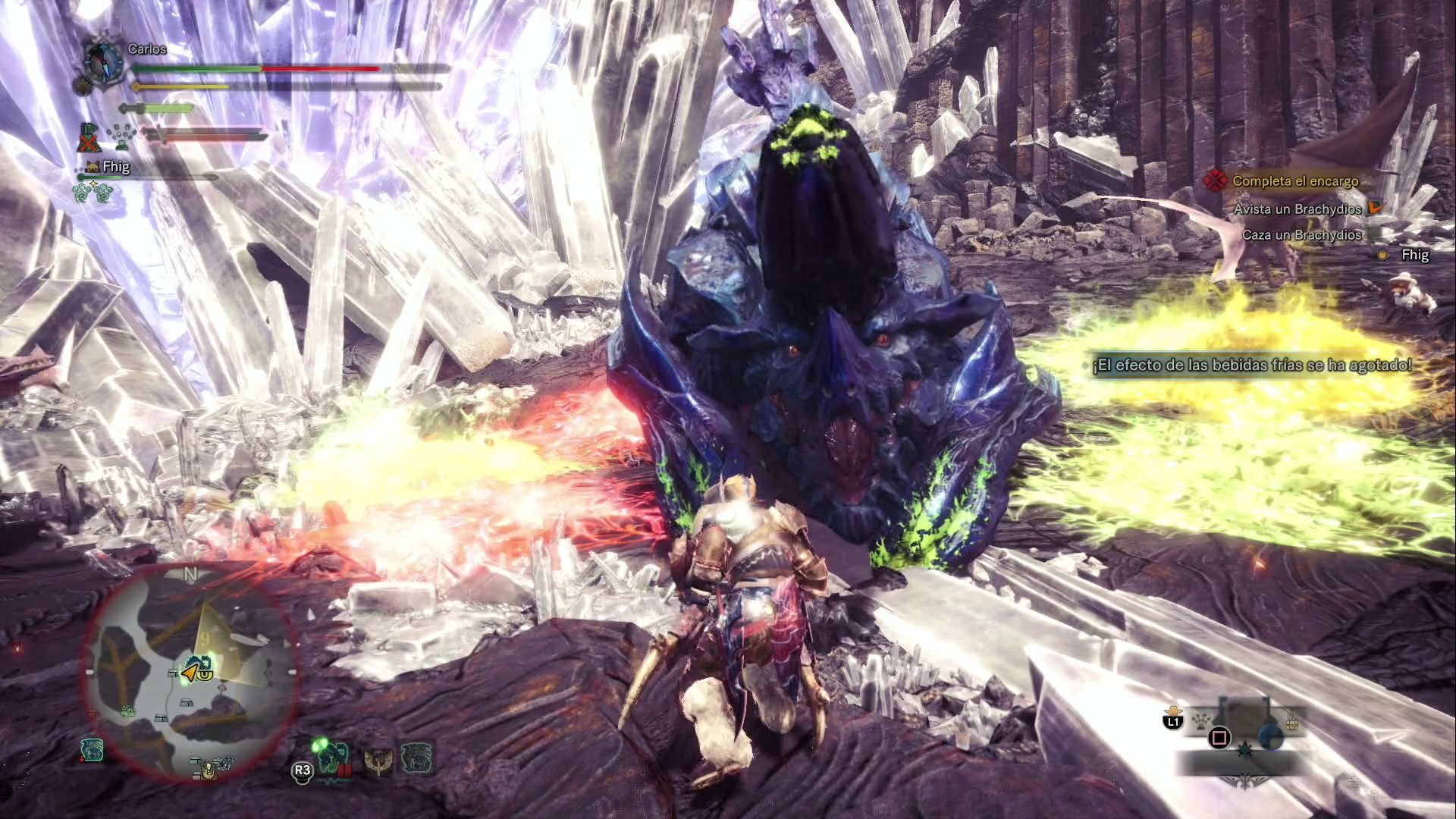Click the paw cluster icon in the item bar
1456x819 pixels.
click(x=1200, y=720)
